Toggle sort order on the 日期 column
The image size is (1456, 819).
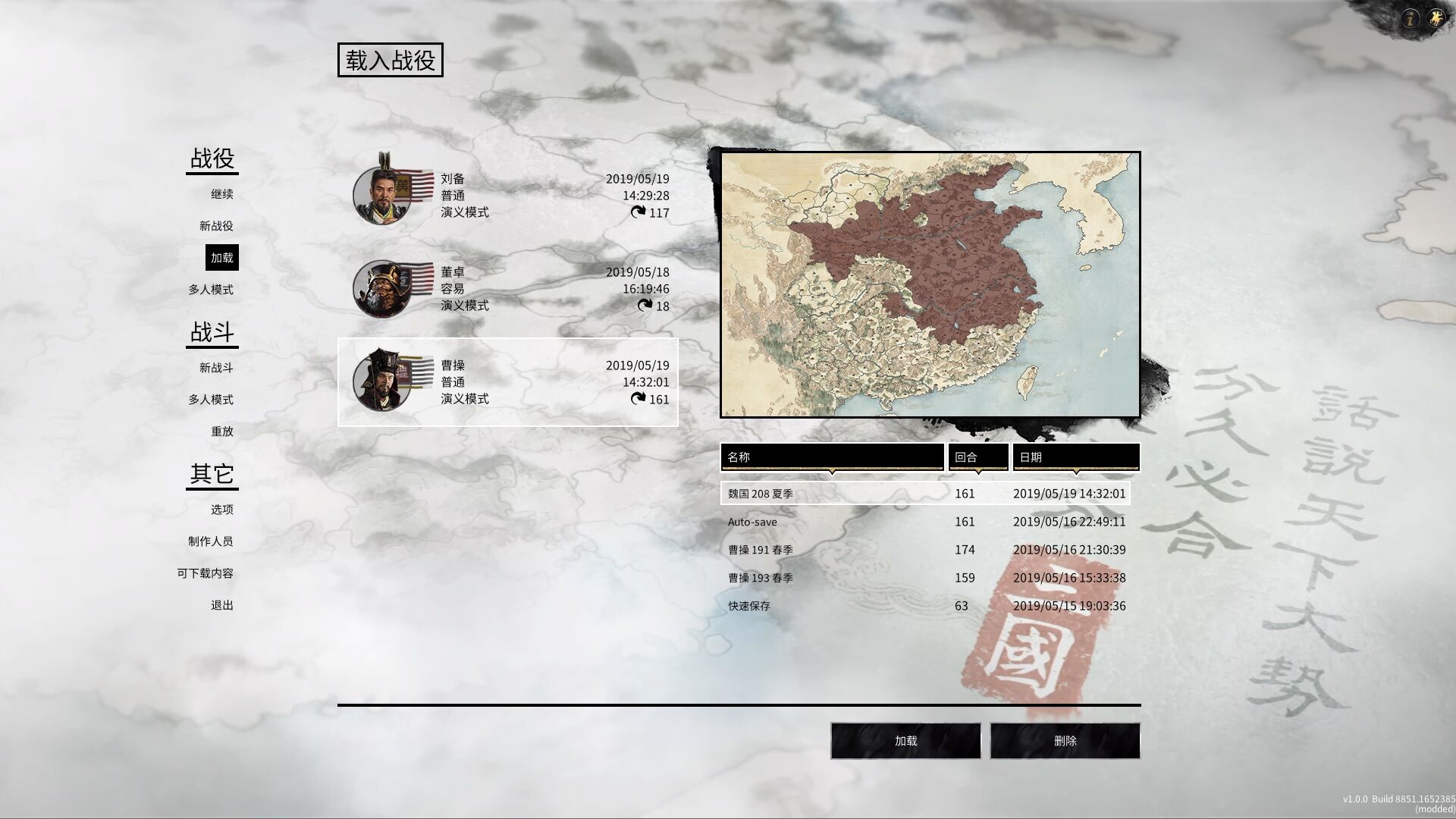[x=1076, y=456]
